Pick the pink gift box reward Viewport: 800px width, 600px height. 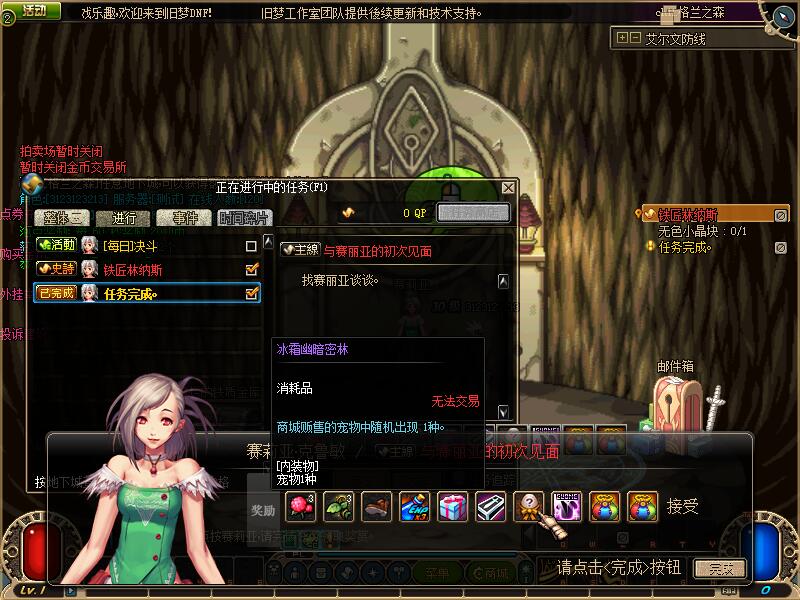coord(452,507)
